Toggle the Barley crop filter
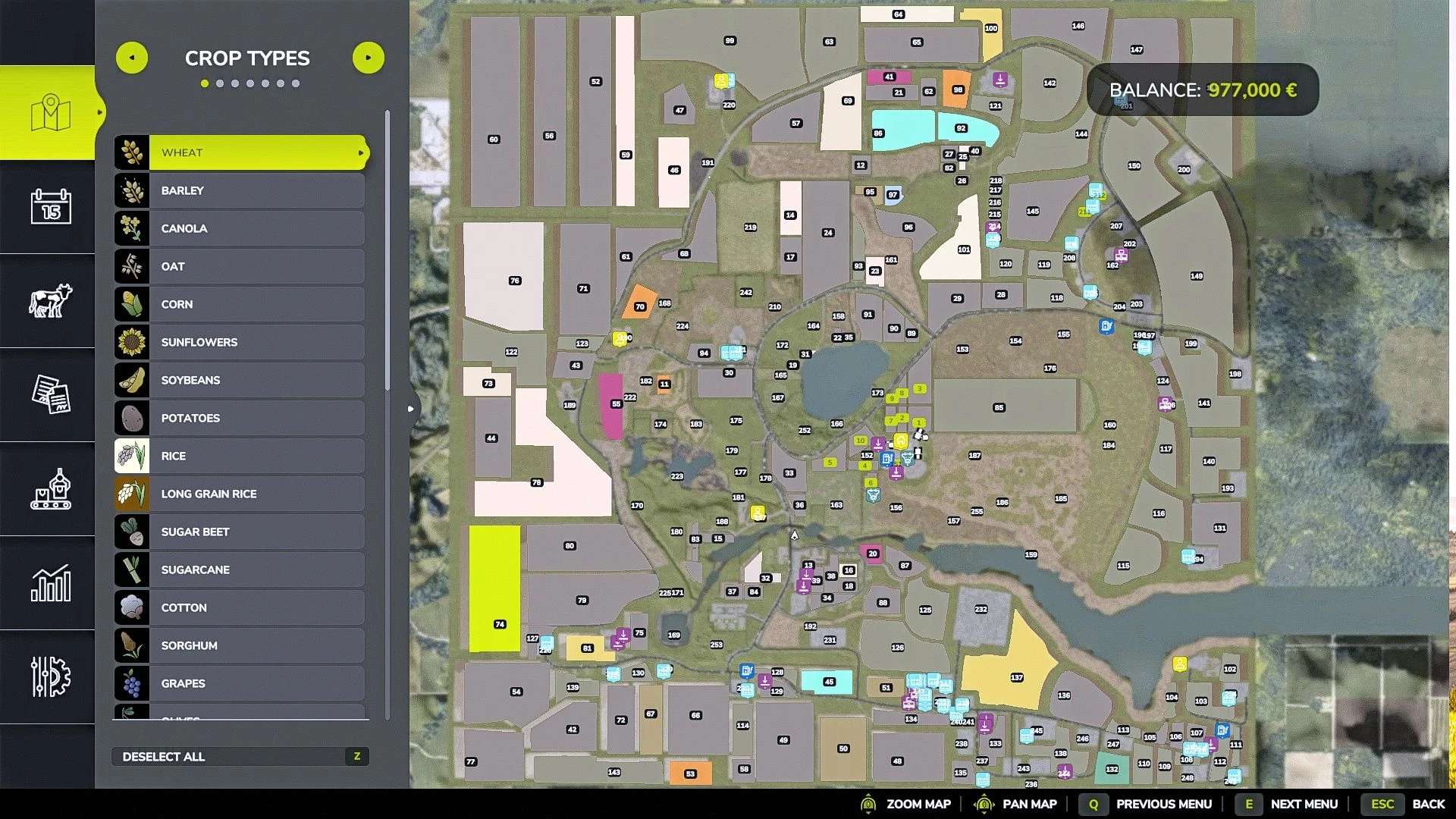 [x=241, y=190]
